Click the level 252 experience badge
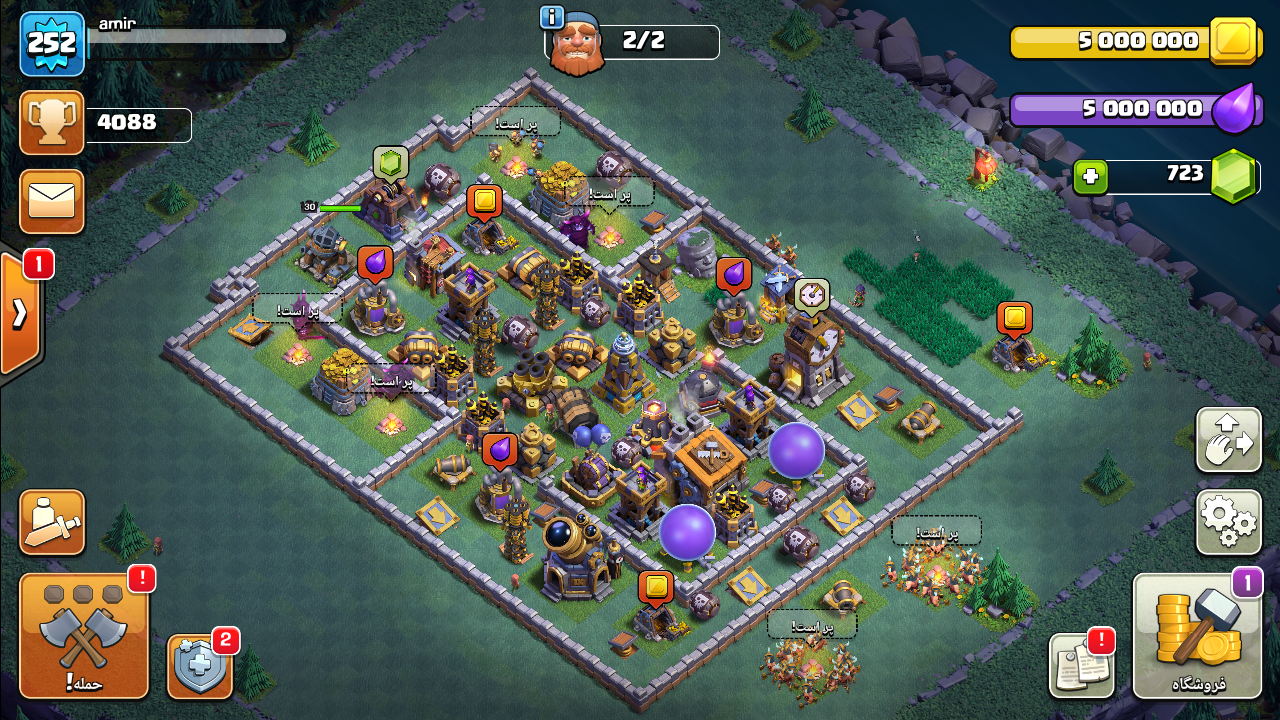Viewport: 1280px width, 720px height. point(52,44)
